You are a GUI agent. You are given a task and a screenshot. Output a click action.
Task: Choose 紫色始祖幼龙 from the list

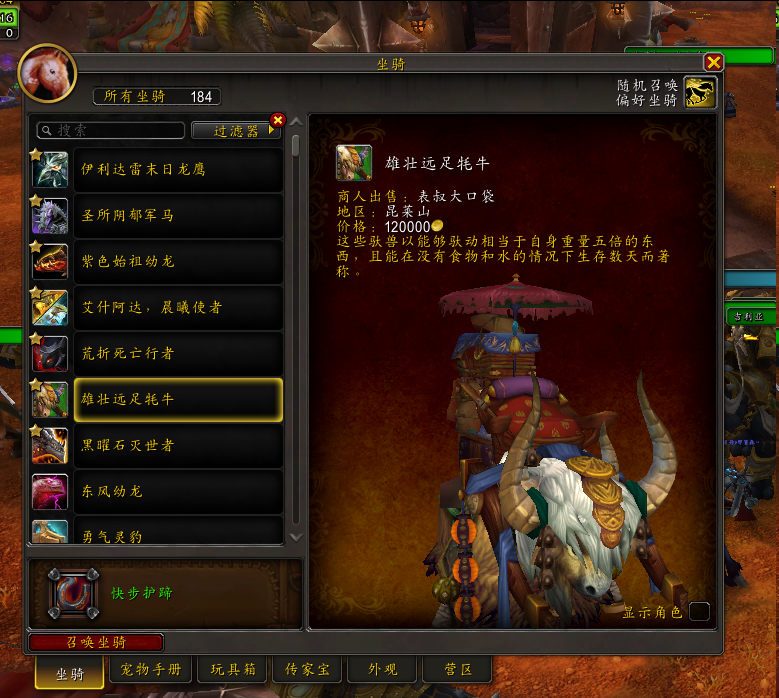(177, 262)
